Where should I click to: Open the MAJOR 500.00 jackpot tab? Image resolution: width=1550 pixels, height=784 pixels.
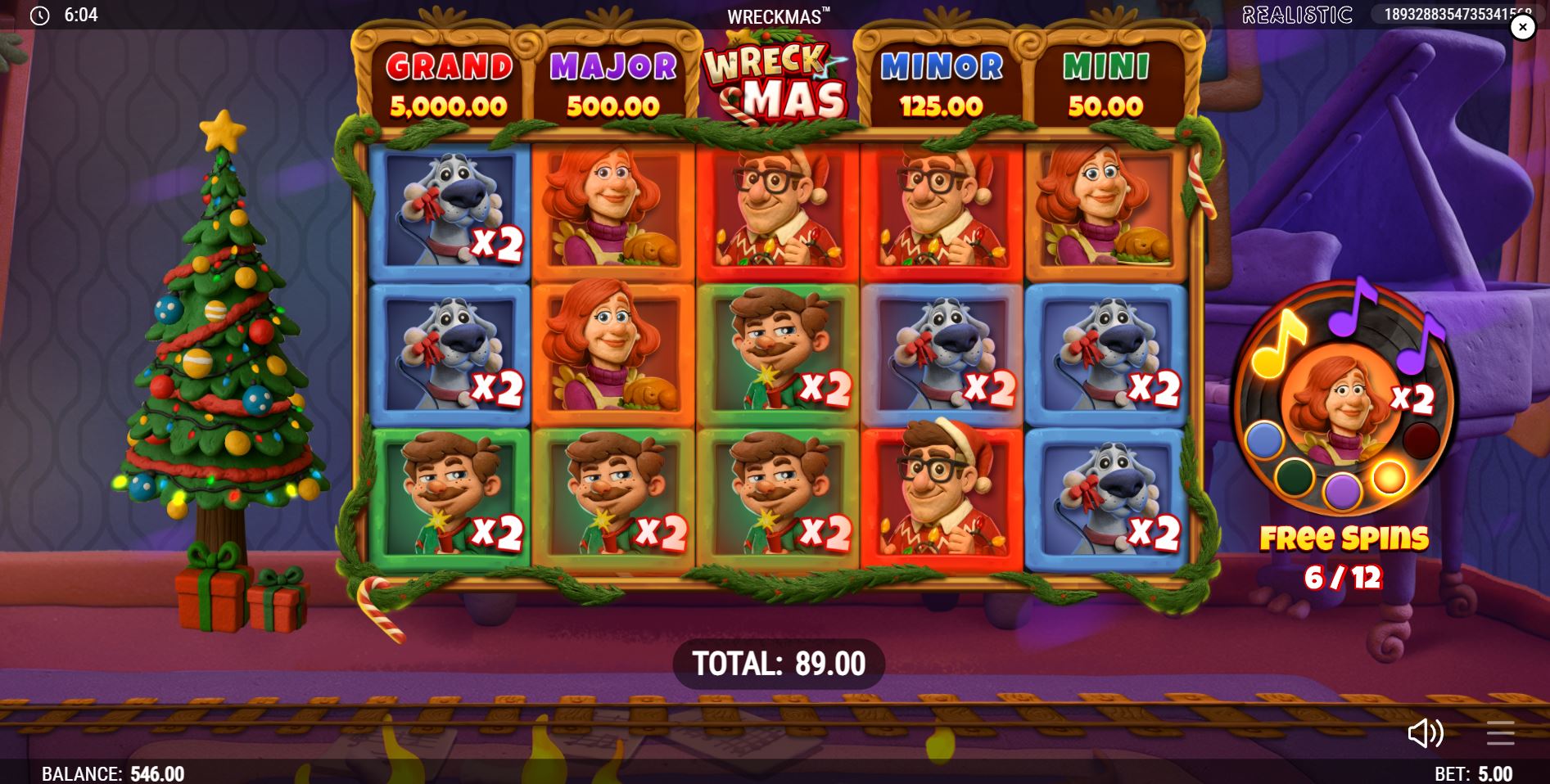point(610,82)
